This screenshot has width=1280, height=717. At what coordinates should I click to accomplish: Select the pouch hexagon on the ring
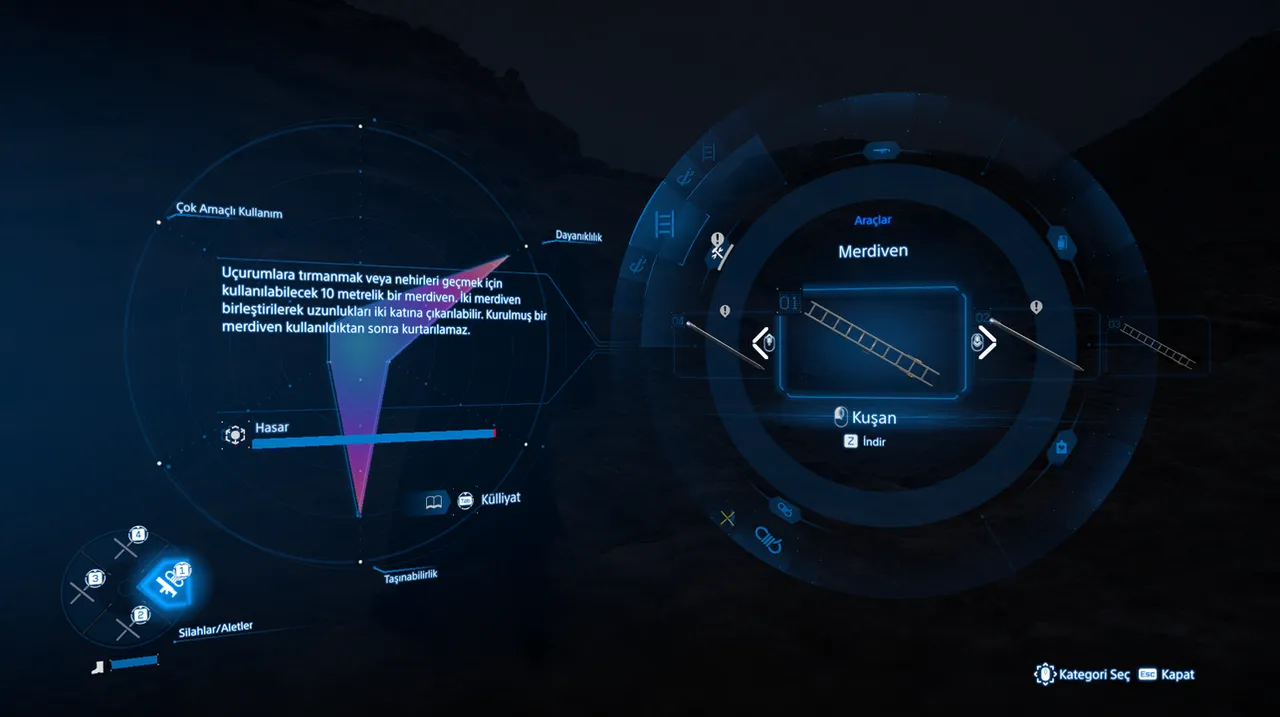point(1060,448)
